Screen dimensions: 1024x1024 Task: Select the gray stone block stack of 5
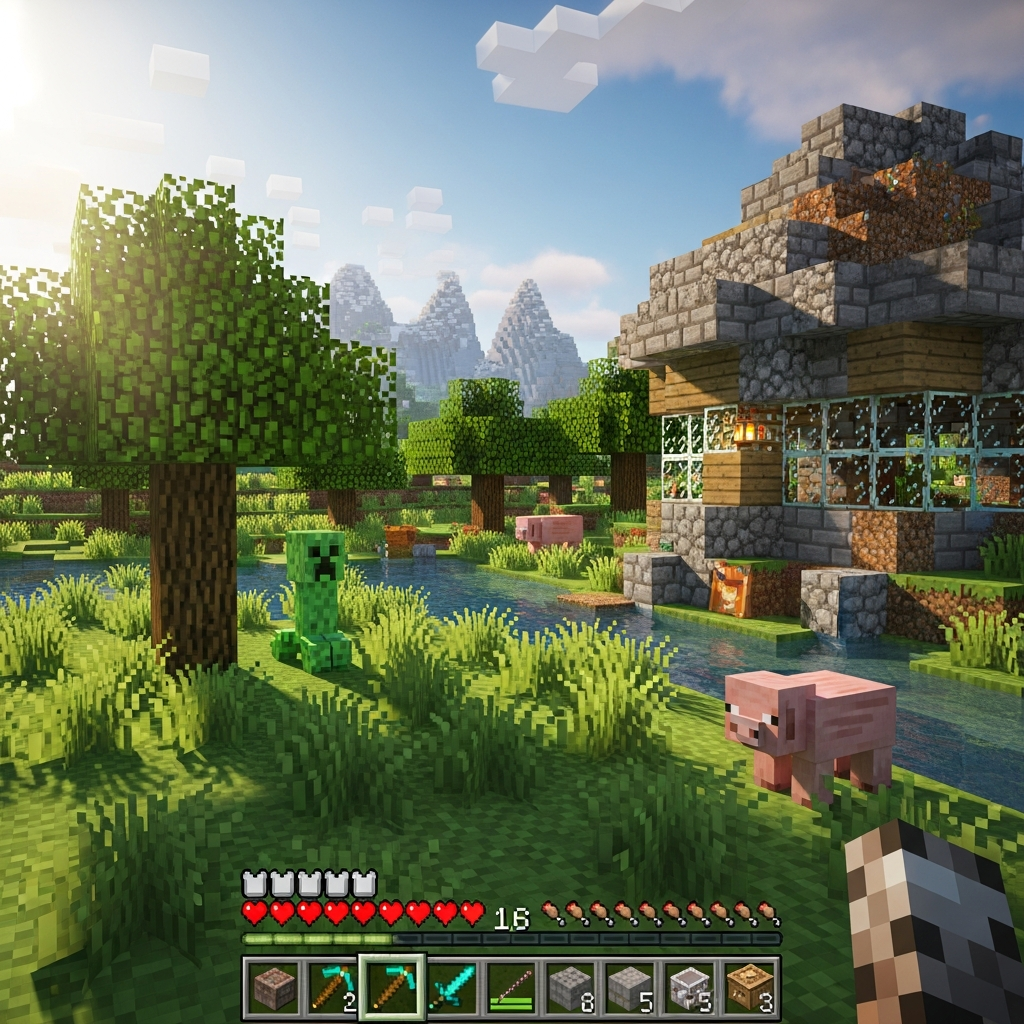(630, 988)
